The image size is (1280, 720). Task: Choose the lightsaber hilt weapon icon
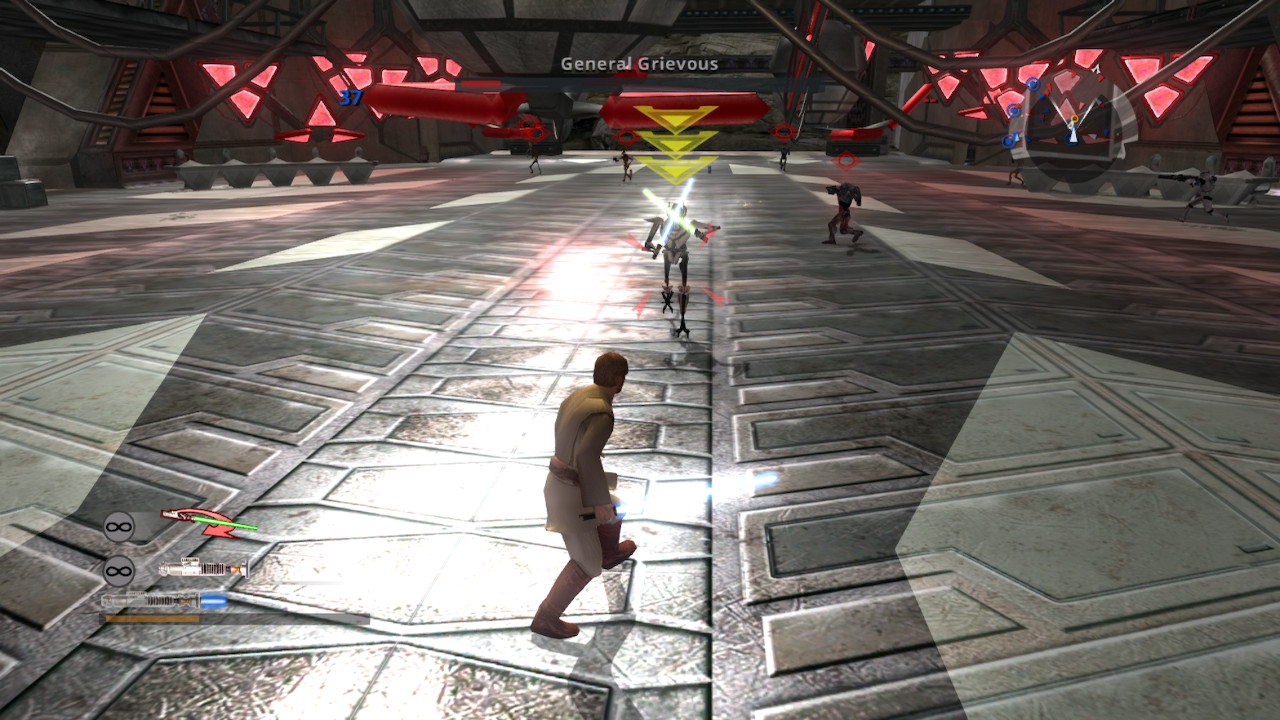pos(203,569)
